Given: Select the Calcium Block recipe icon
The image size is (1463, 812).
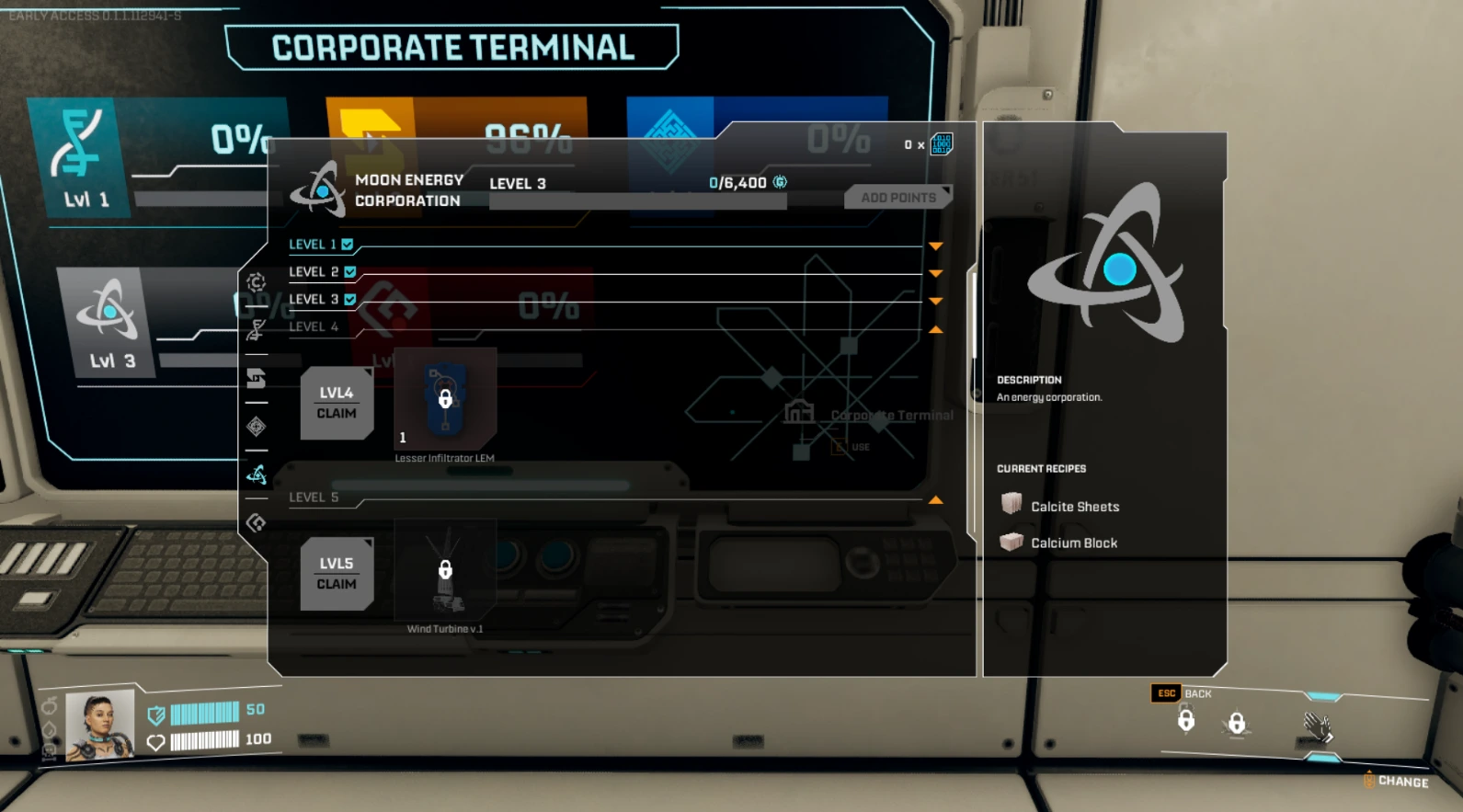Looking at the screenshot, I should [1012, 542].
